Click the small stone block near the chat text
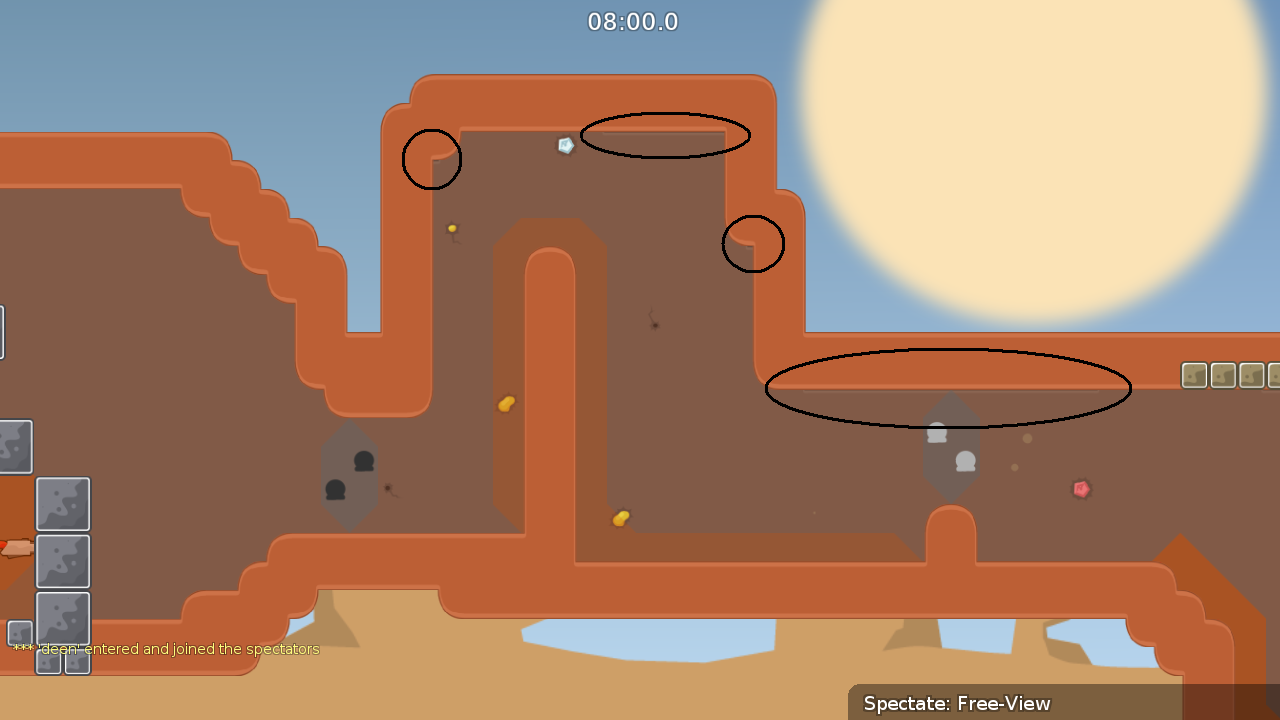 click(x=17, y=634)
